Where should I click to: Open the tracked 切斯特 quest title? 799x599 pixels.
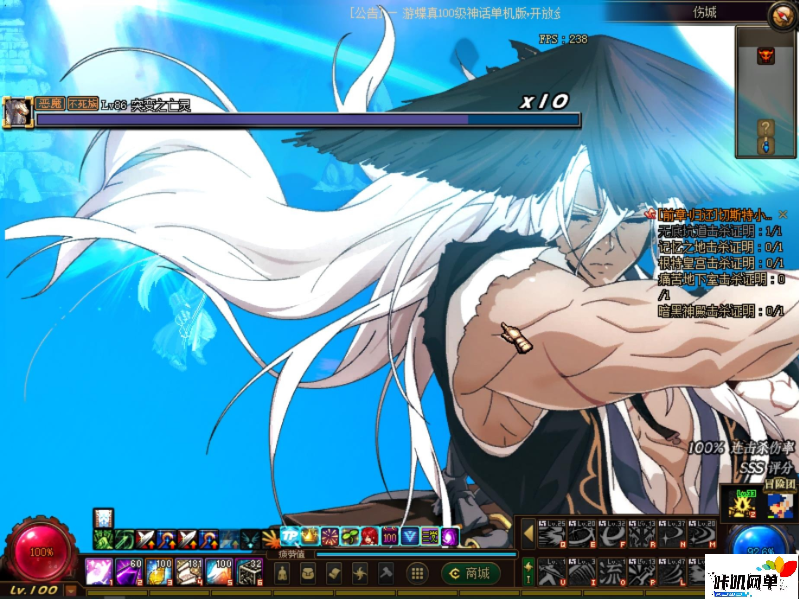(714, 214)
